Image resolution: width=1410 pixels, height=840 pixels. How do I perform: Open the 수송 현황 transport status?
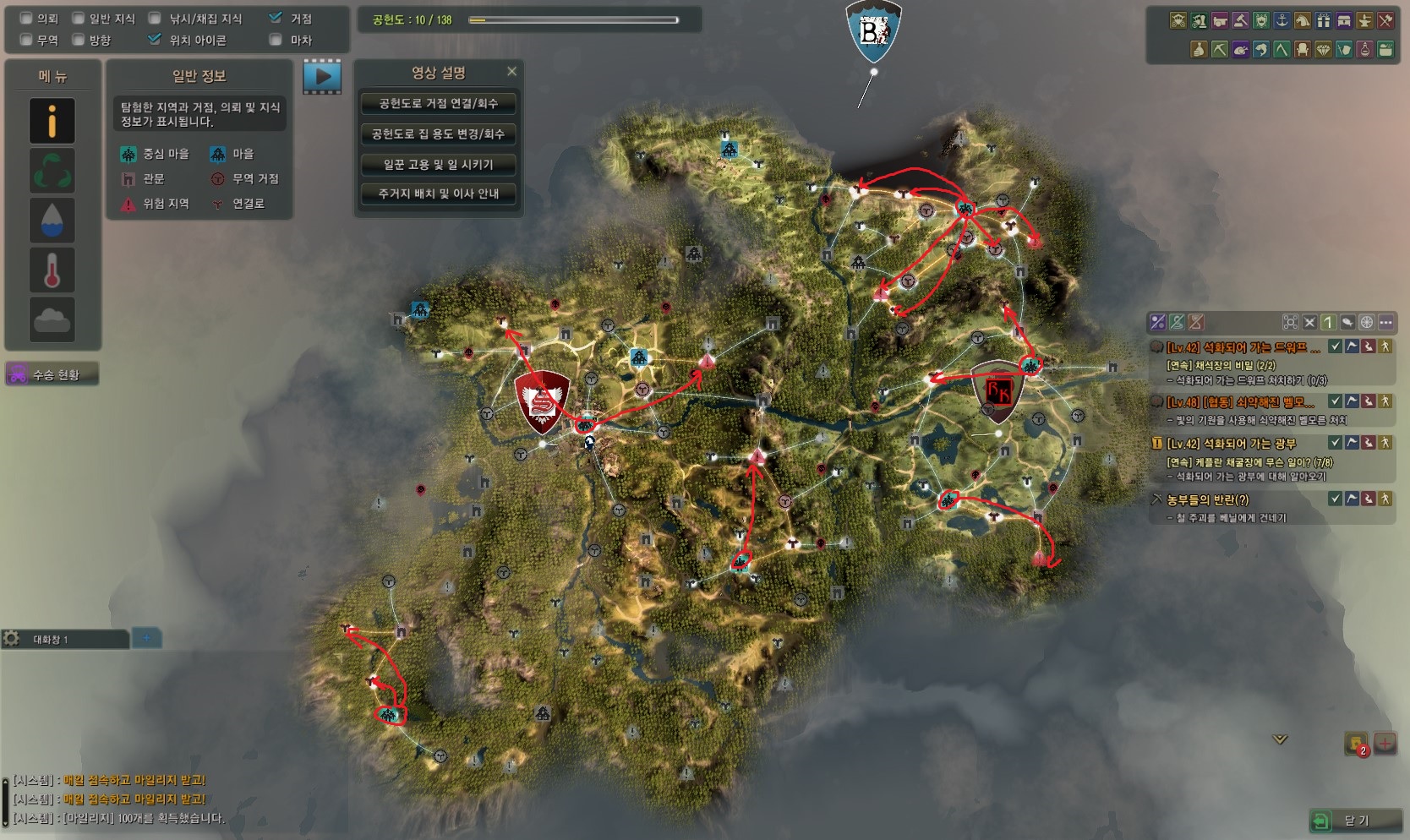pos(52,374)
